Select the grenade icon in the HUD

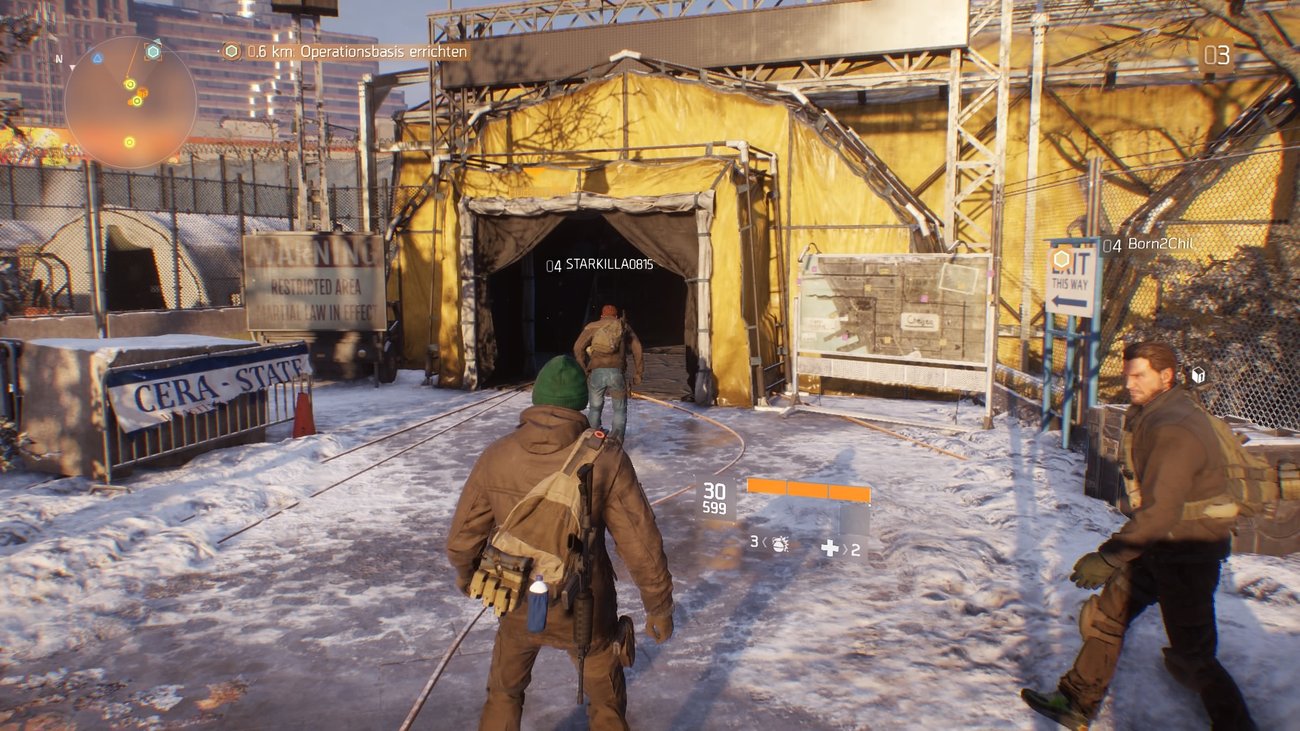coord(779,546)
